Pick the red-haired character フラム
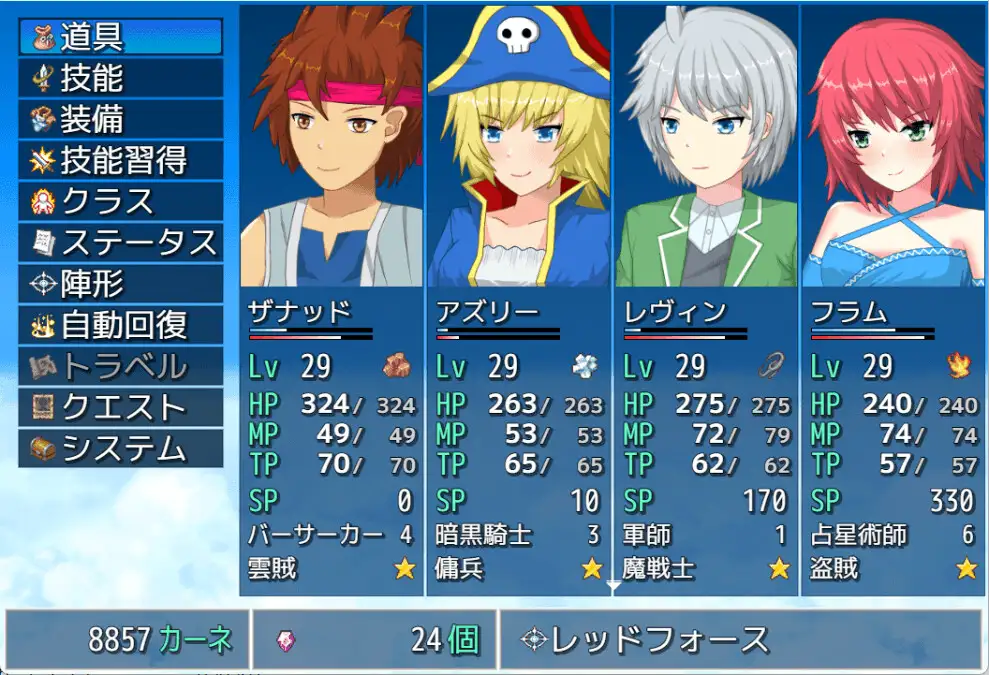 (892, 300)
